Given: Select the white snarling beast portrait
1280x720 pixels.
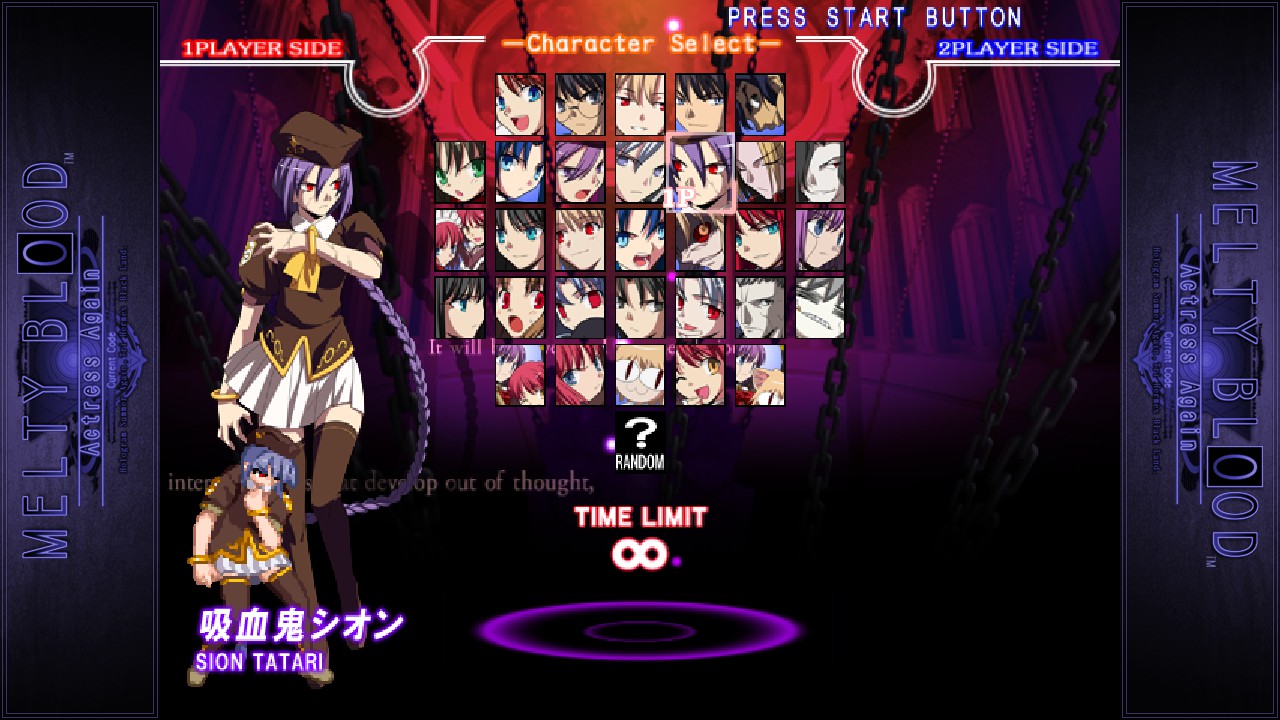Looking at the screenshot, I should pos(820,308).
